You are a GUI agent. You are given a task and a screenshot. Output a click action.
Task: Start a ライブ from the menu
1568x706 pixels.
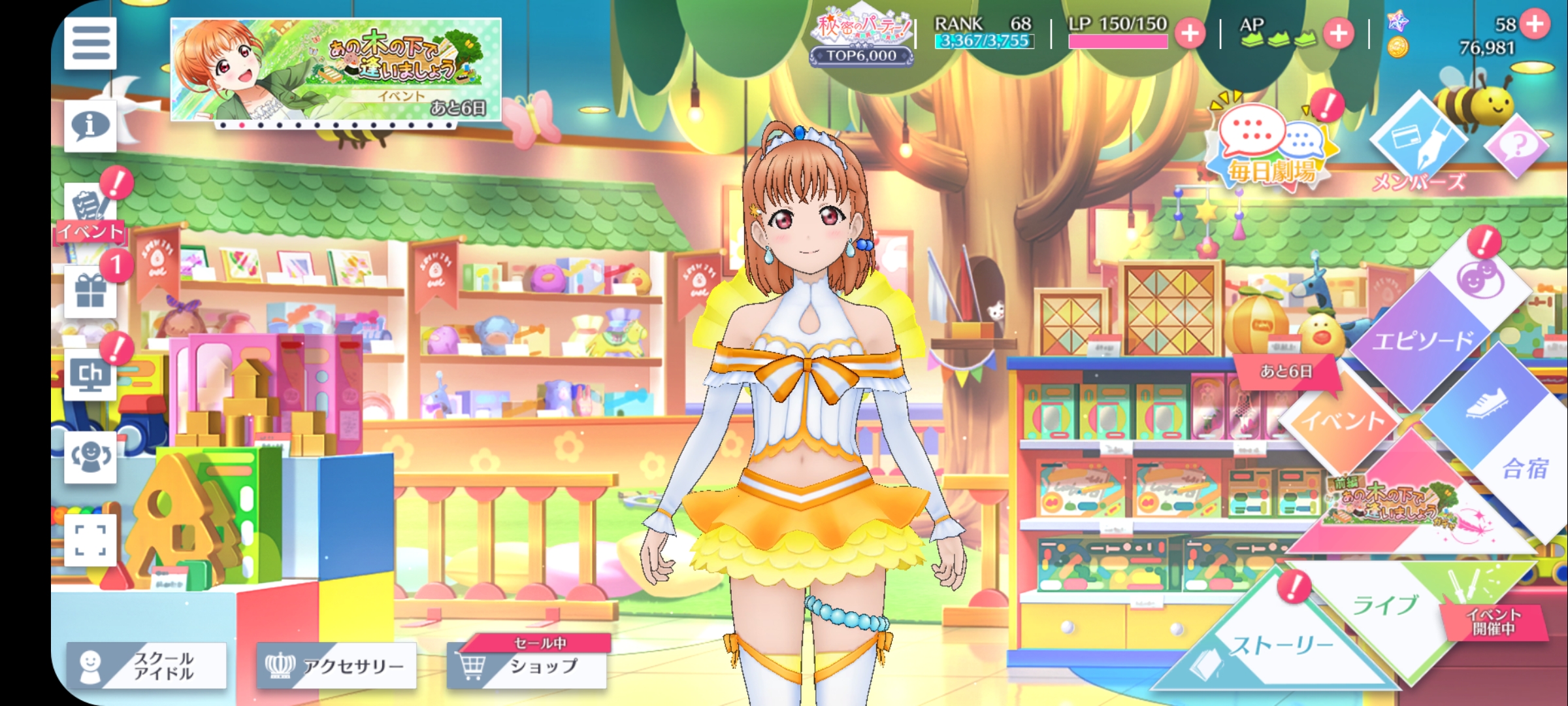tap(1385, 605)
